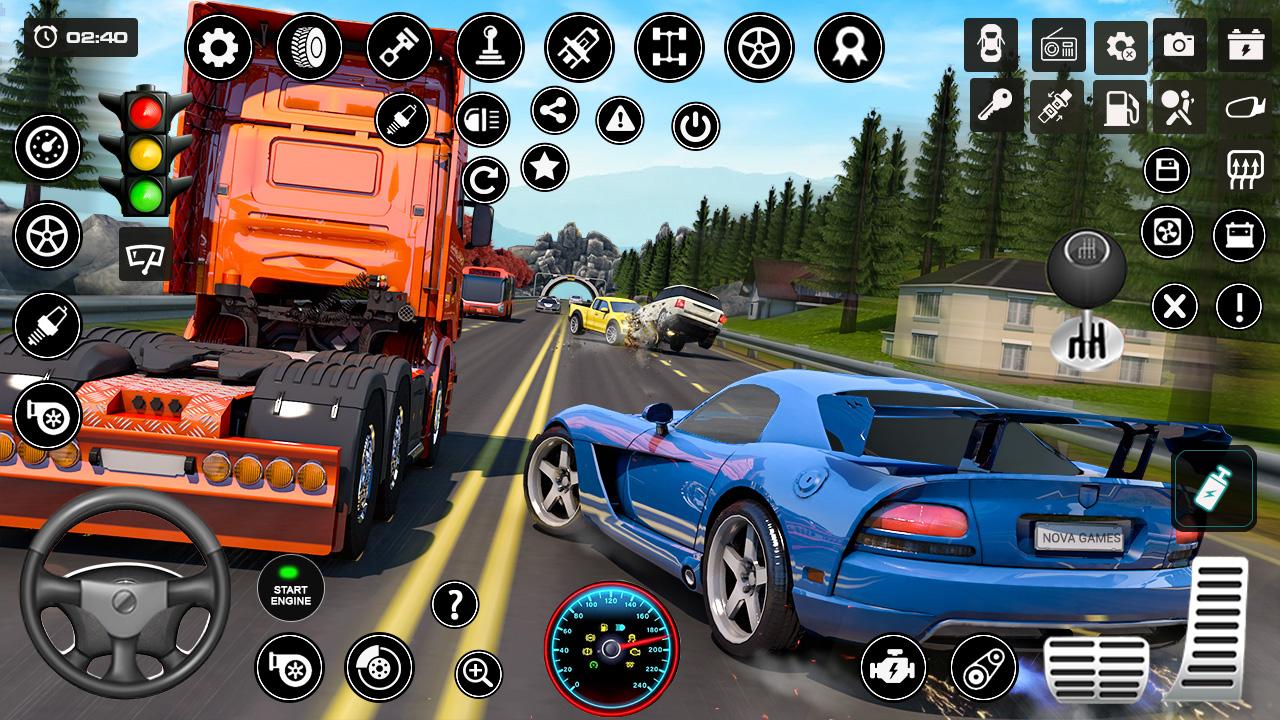This screenshot has width=1280, height=720.
Task: Open the camera view button
Action: 1179,45
